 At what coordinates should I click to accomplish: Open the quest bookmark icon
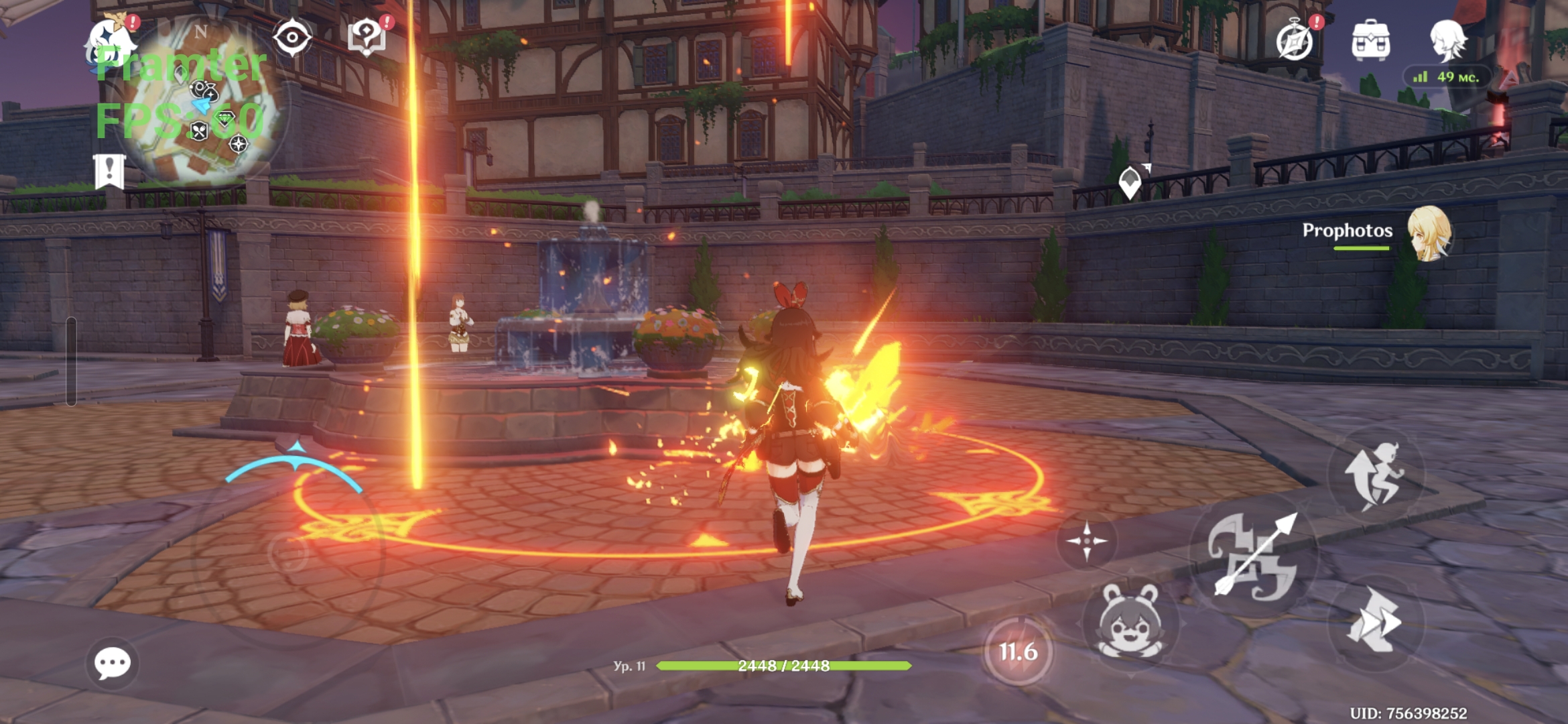tap(109, 172)
